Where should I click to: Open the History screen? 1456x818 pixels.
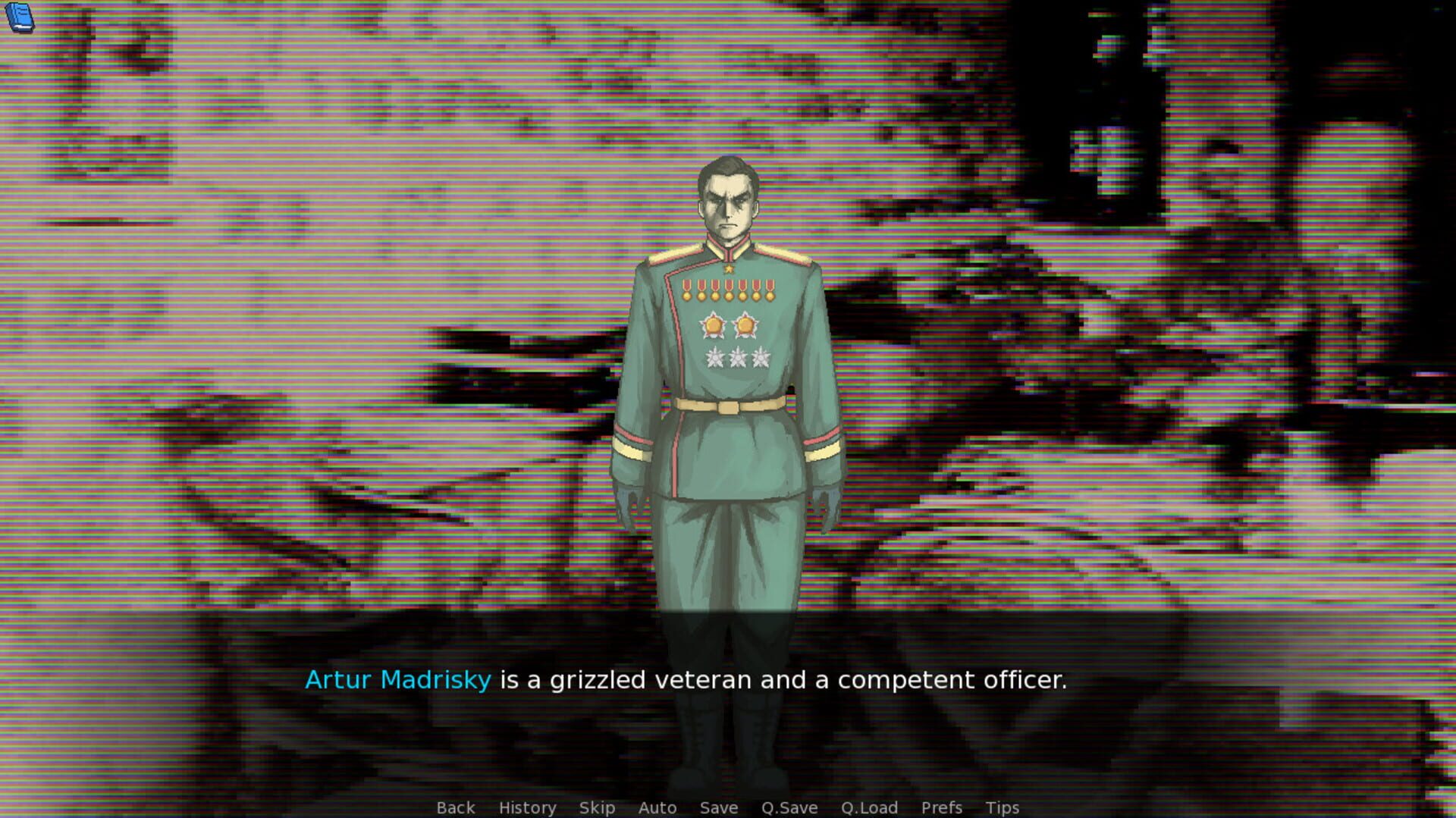point(526,807)
